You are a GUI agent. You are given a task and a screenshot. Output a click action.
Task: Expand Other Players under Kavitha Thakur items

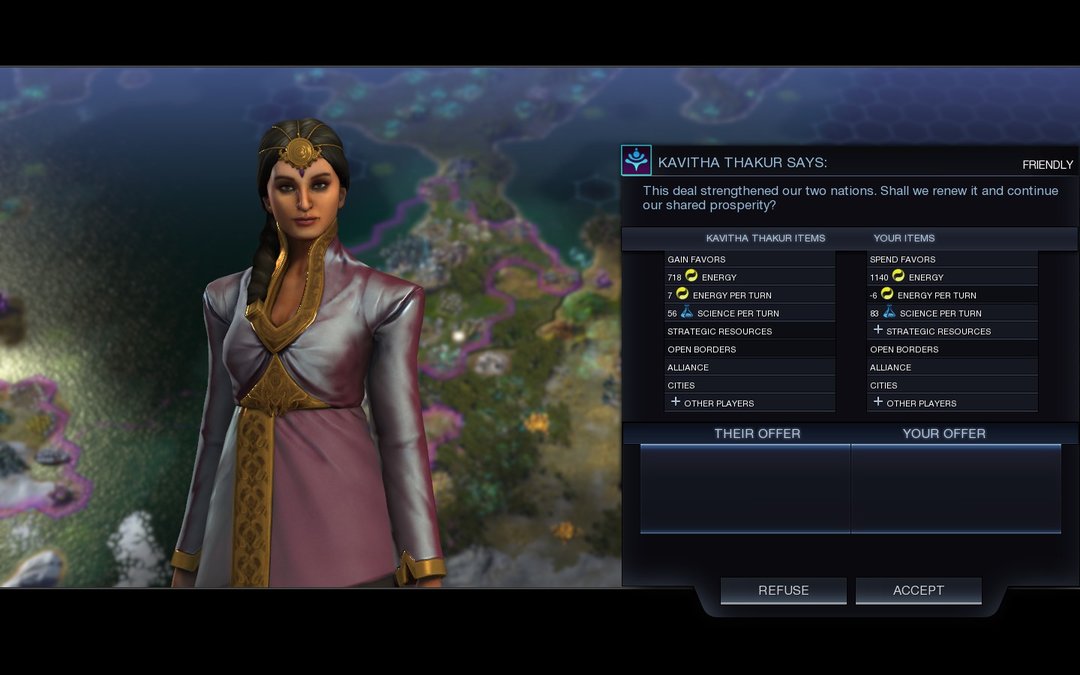(749, 403)
